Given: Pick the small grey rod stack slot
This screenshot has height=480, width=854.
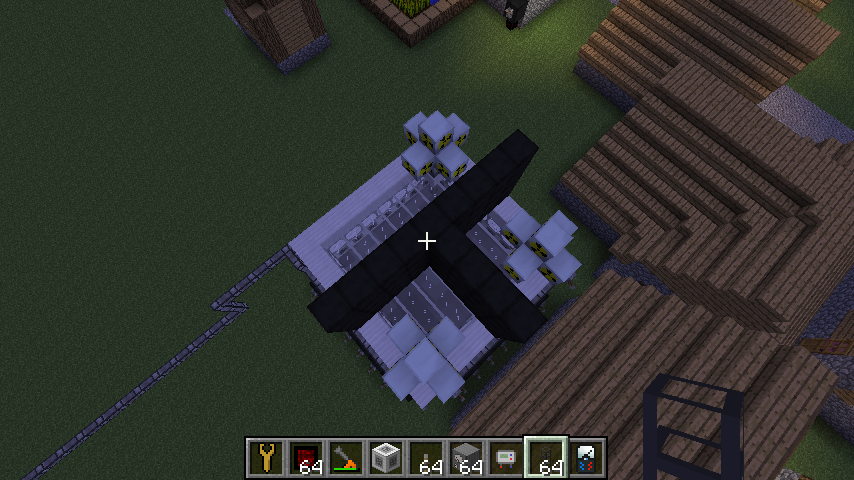Looking at the screenshot, I should 427,458.
